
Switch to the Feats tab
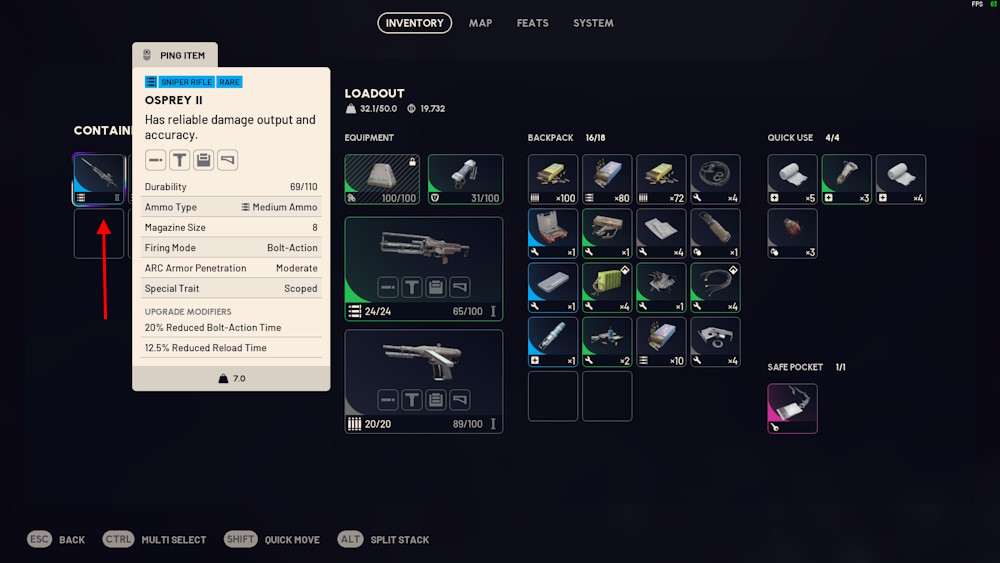tap(532, 23)
